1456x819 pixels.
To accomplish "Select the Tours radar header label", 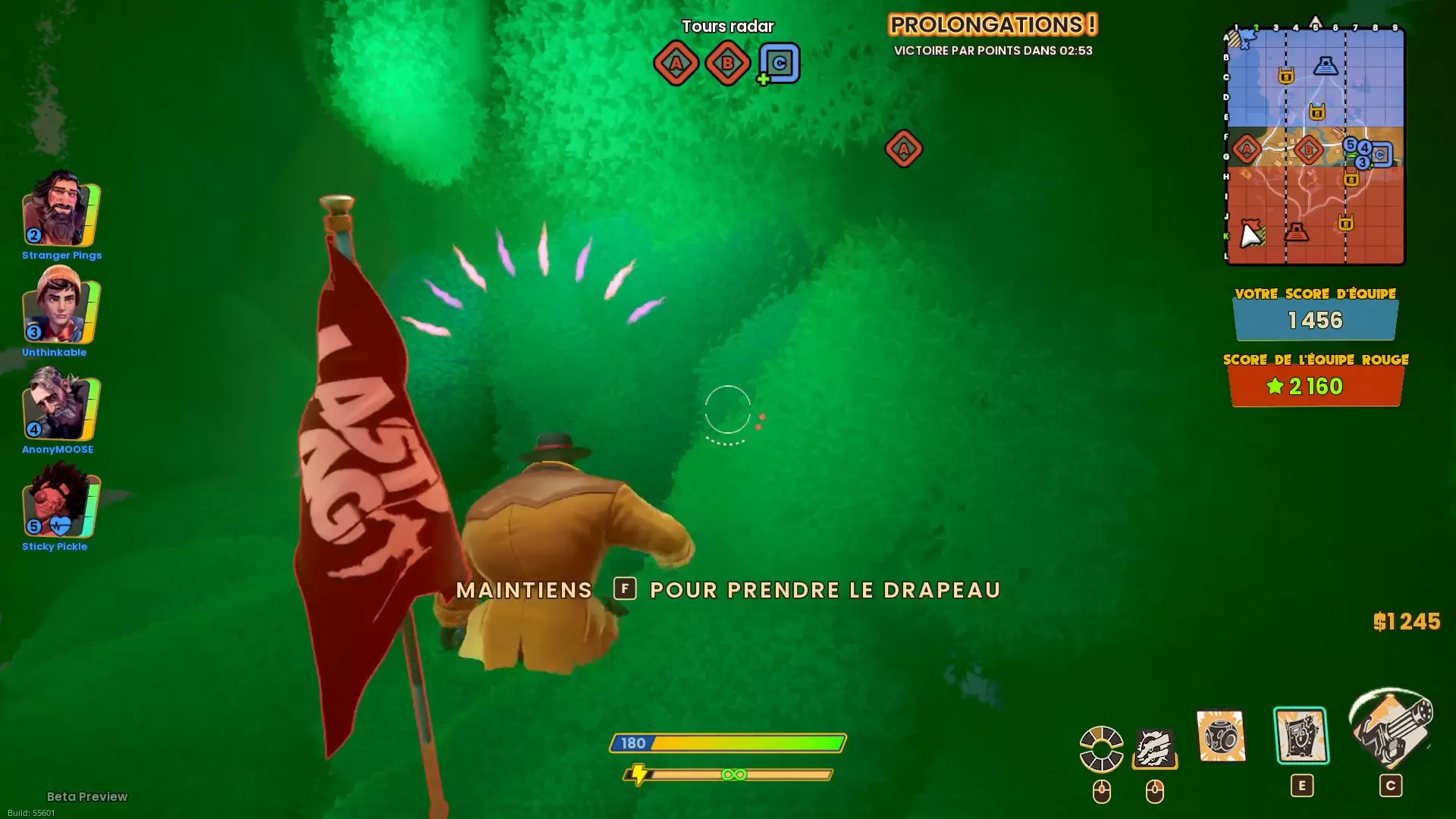I will 727,26.
